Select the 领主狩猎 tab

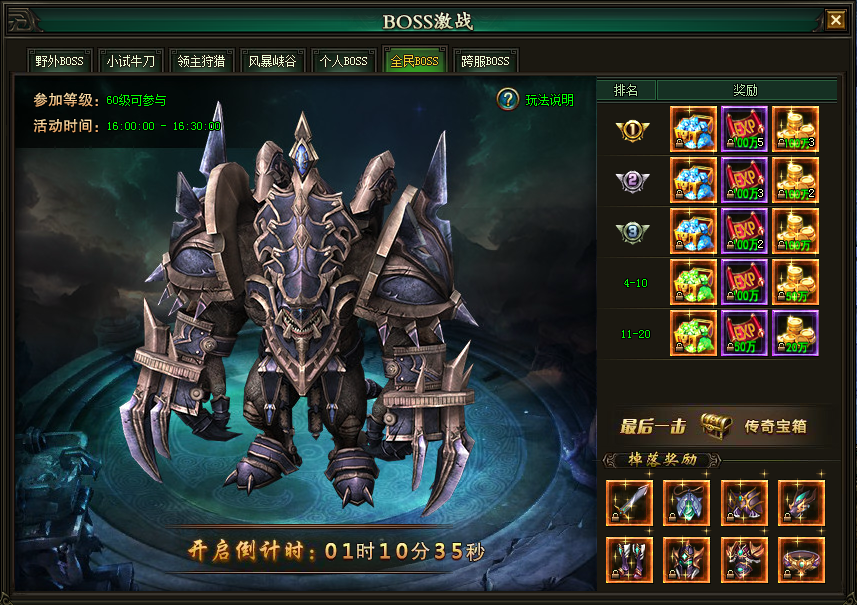[201, 61]
